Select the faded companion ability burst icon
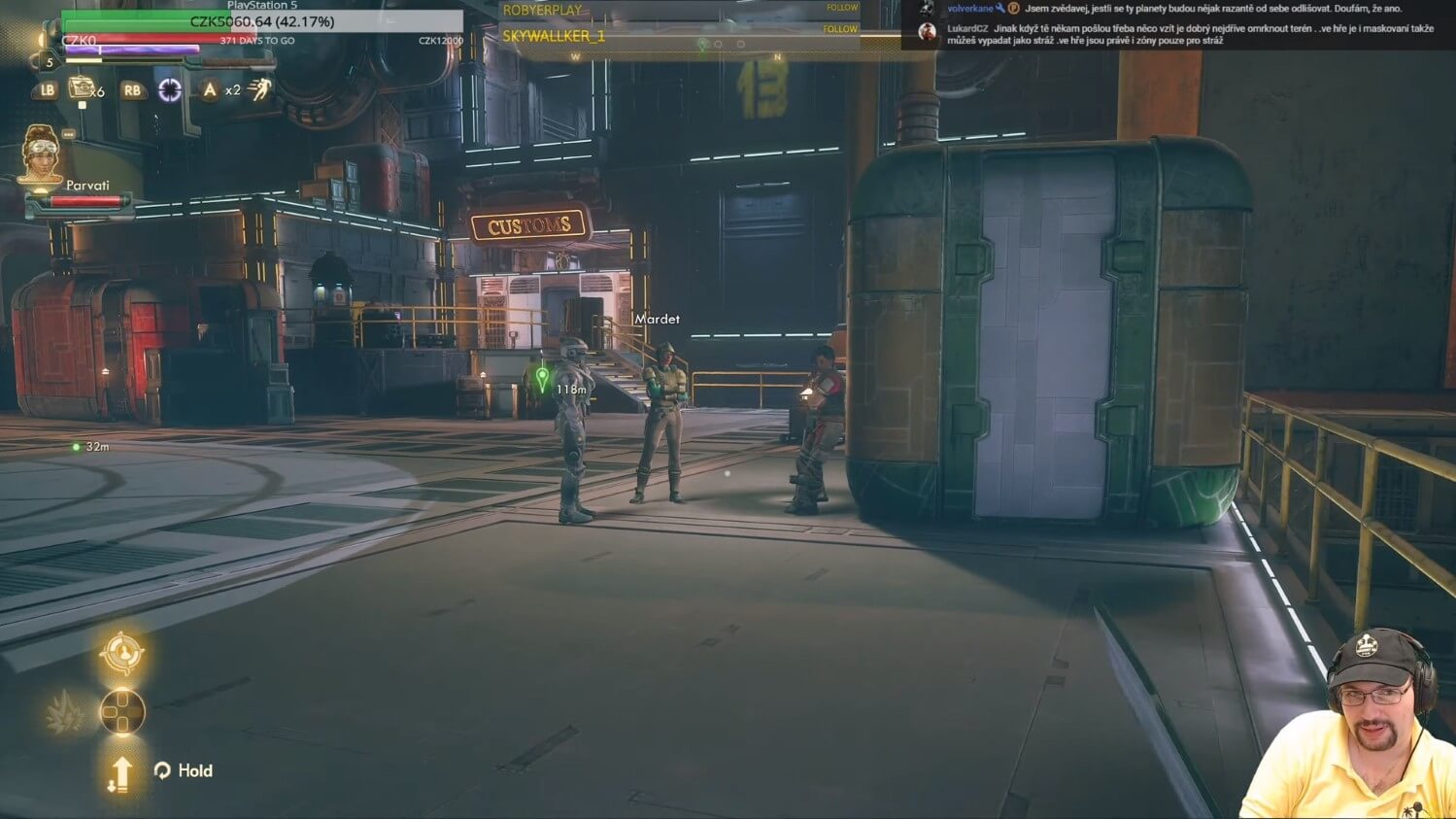This screenshot has height=819, width=1456. coord(64,714)
